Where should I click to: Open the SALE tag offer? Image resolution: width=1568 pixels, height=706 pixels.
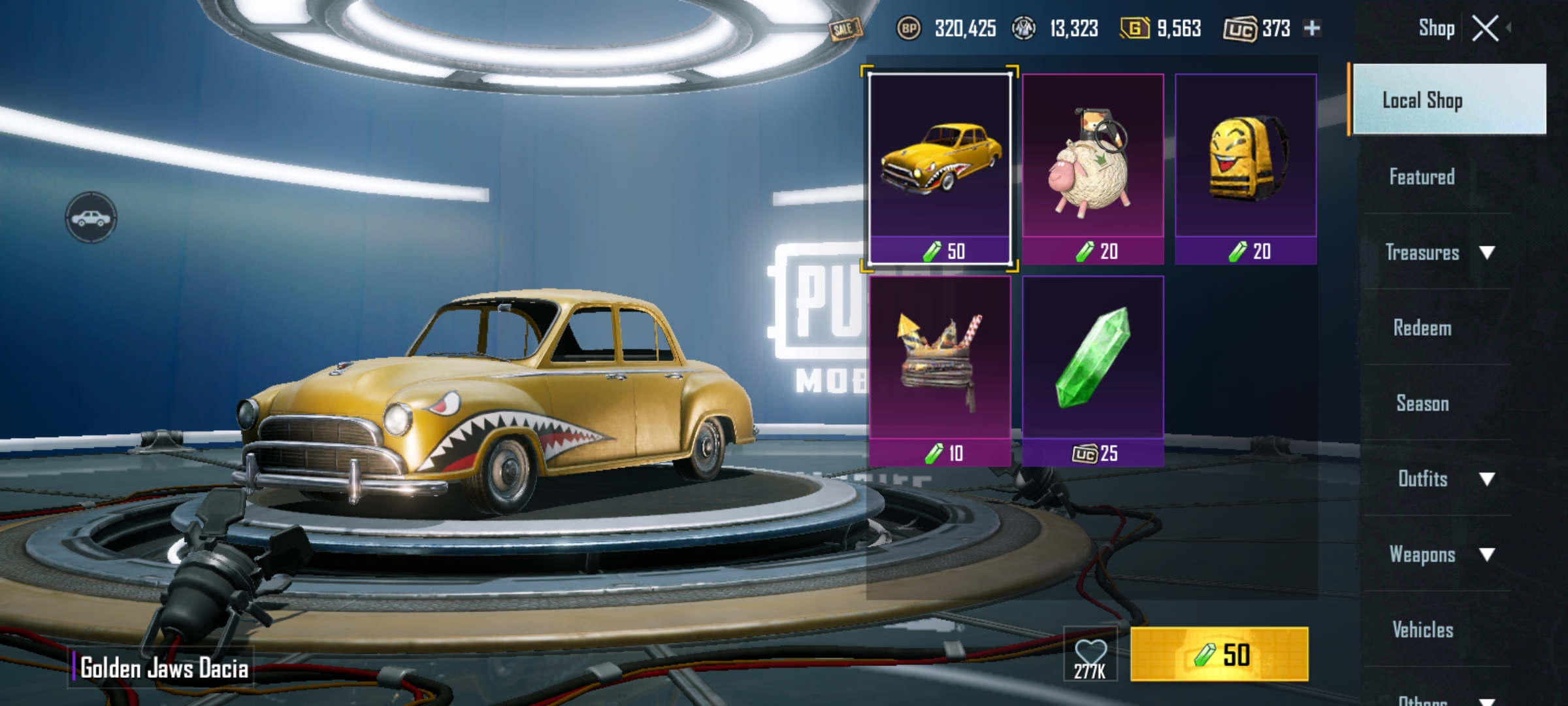click(845, 29)
